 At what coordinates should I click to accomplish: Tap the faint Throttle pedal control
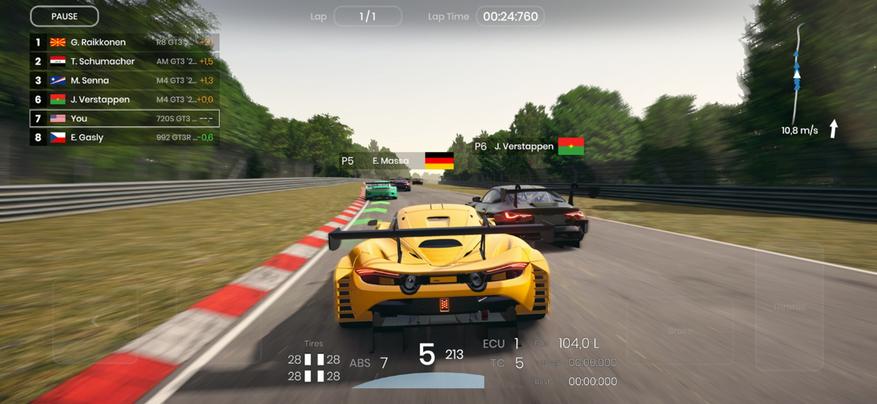pos(788,306)
